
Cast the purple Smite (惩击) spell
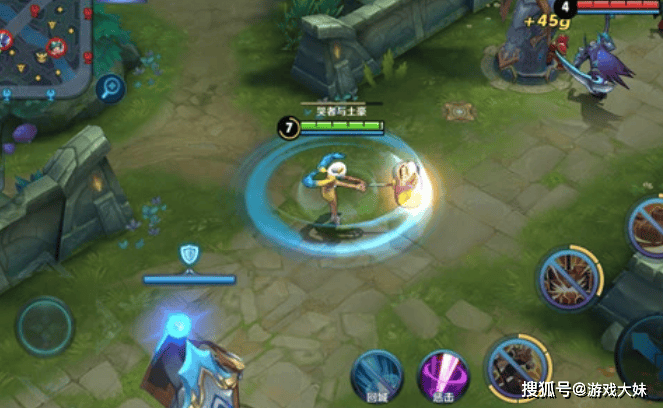[442, 374]
